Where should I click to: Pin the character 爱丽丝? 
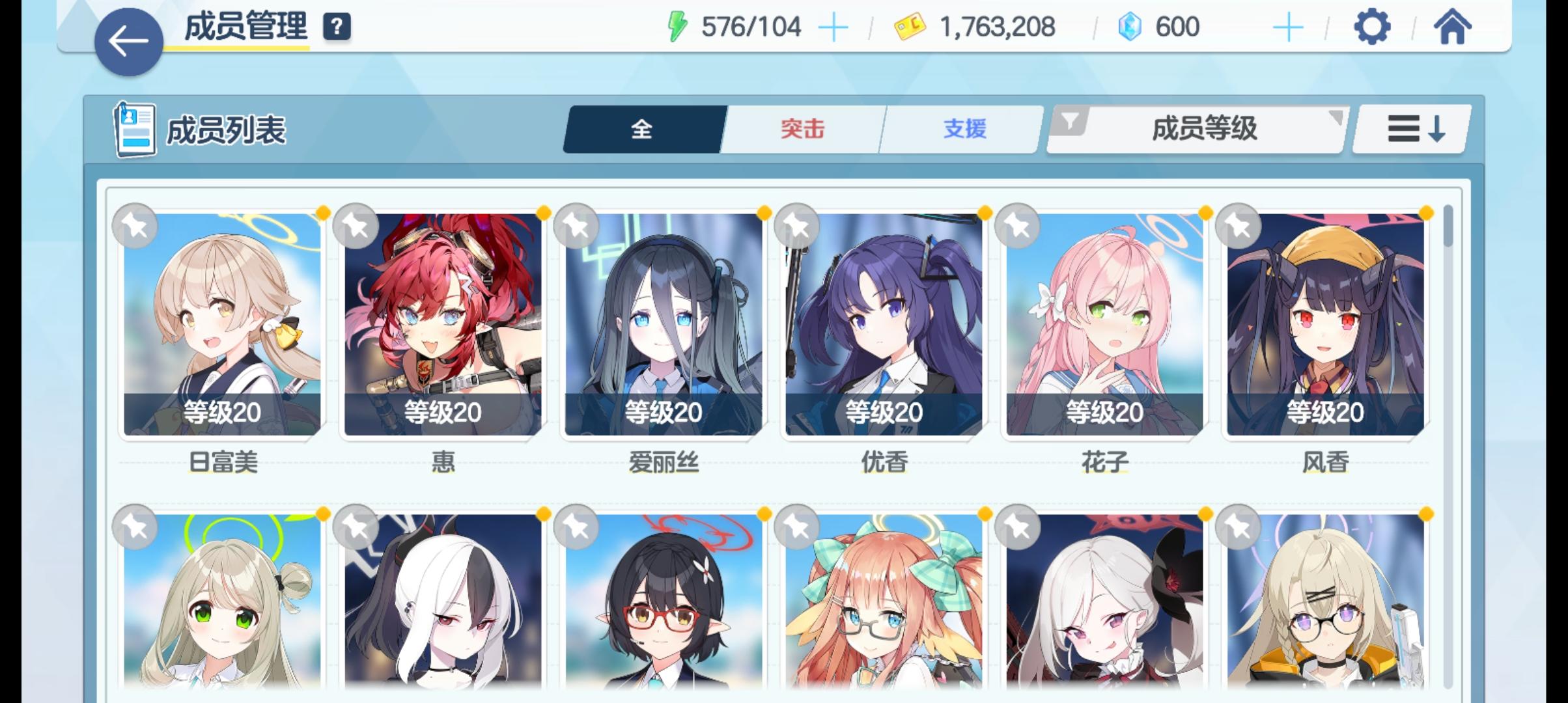click(x=578, y=225)
